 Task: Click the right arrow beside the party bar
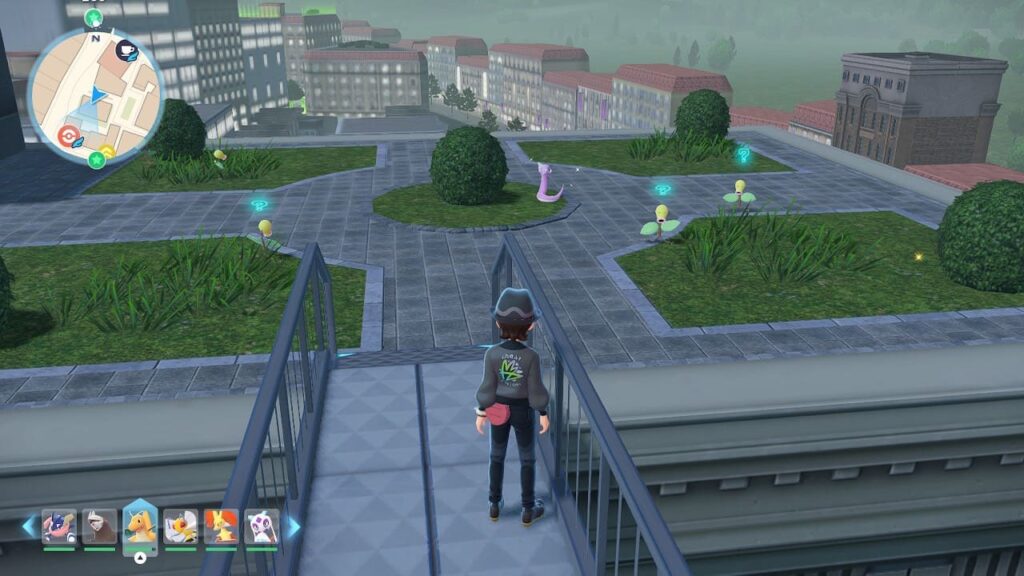point(294,525)
